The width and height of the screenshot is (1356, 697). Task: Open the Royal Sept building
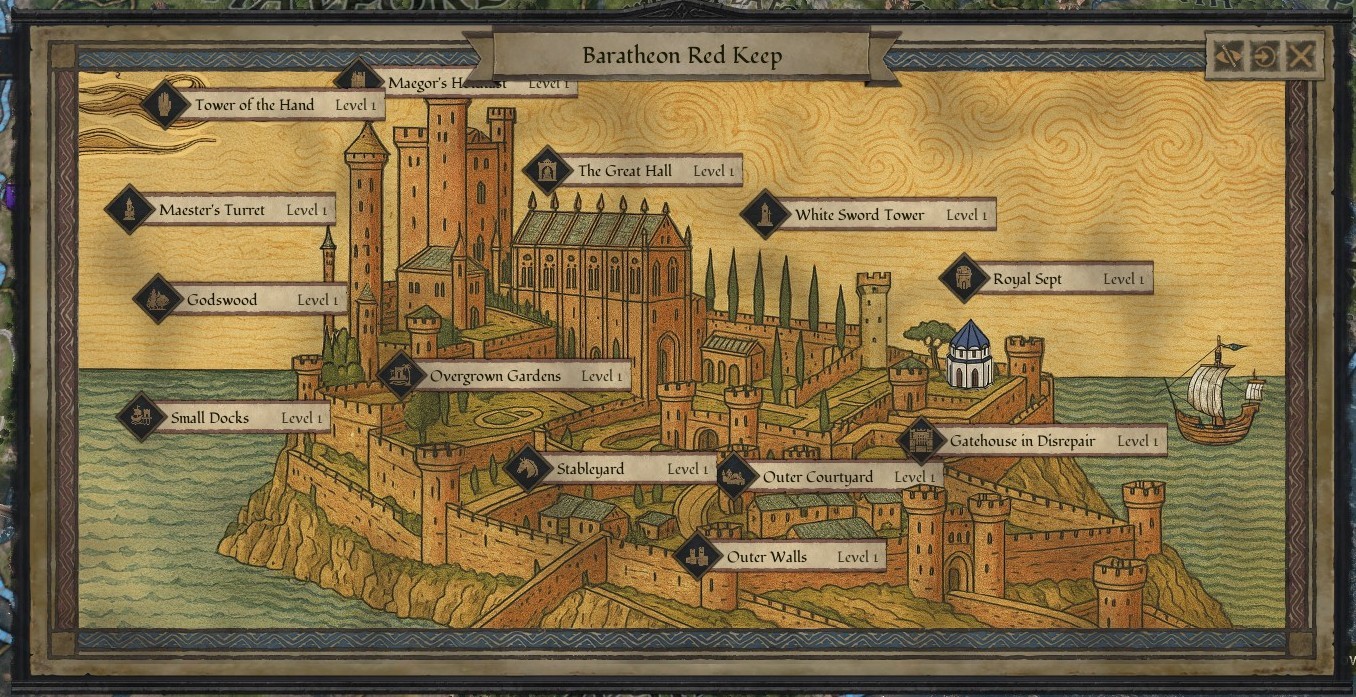[x=1027, y=280]
